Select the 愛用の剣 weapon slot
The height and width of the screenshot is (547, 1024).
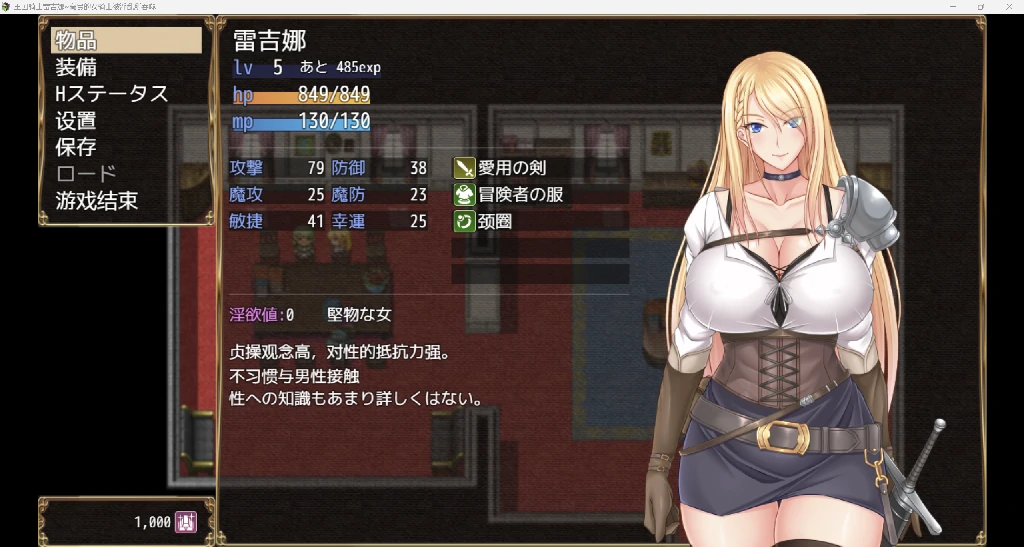pyautogui.click(x=541, y=167)
